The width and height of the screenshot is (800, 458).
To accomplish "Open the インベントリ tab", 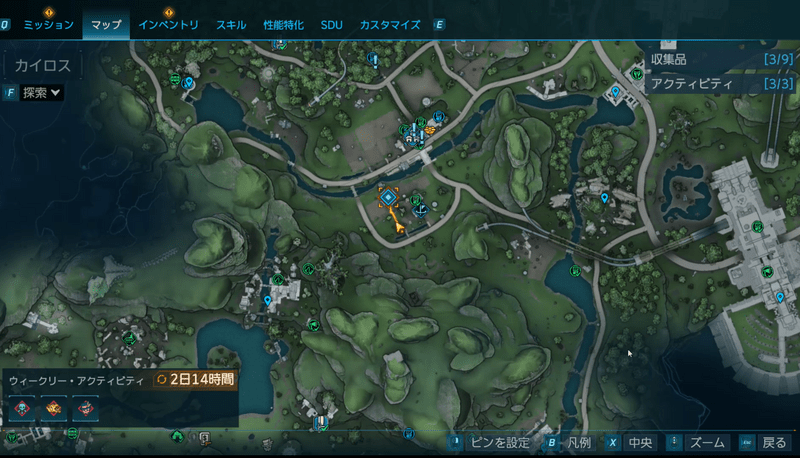I will 168,24.
